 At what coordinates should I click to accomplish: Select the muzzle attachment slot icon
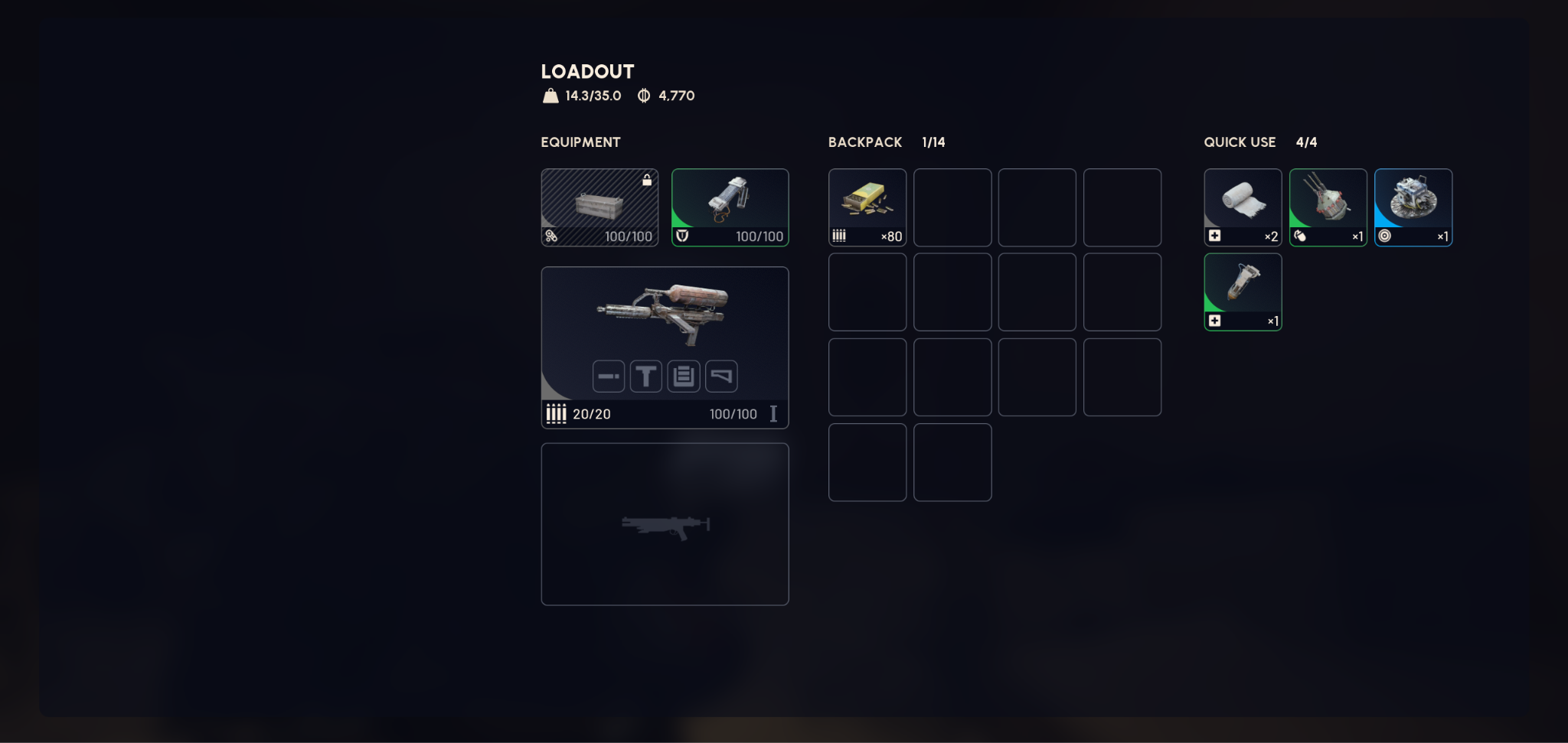(x=608, y=376)
